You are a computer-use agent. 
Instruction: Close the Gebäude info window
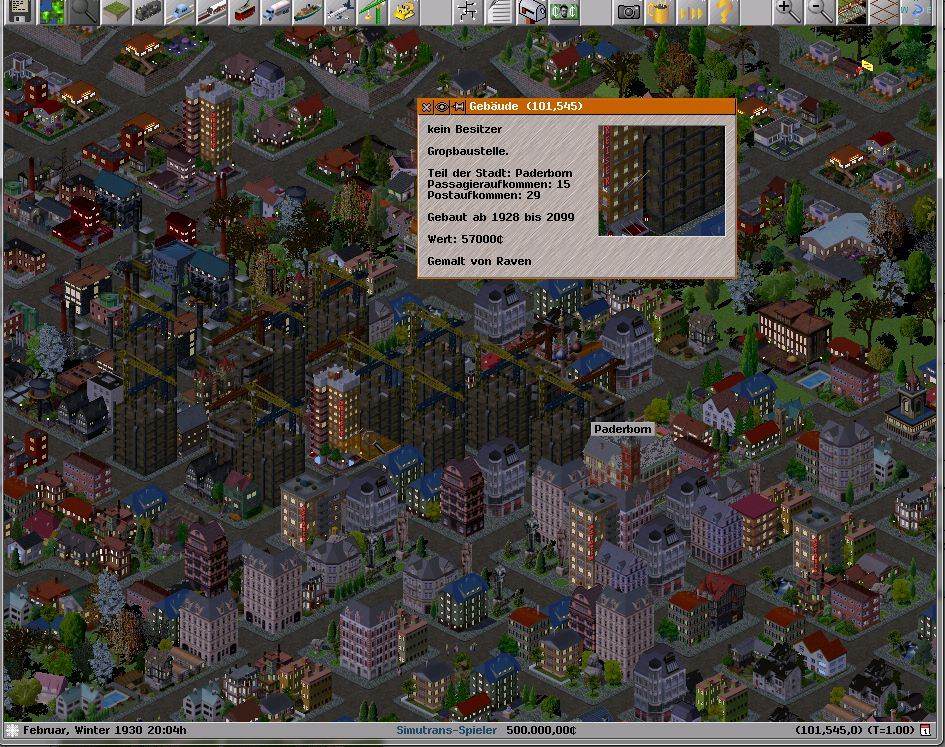pos(427,106)
